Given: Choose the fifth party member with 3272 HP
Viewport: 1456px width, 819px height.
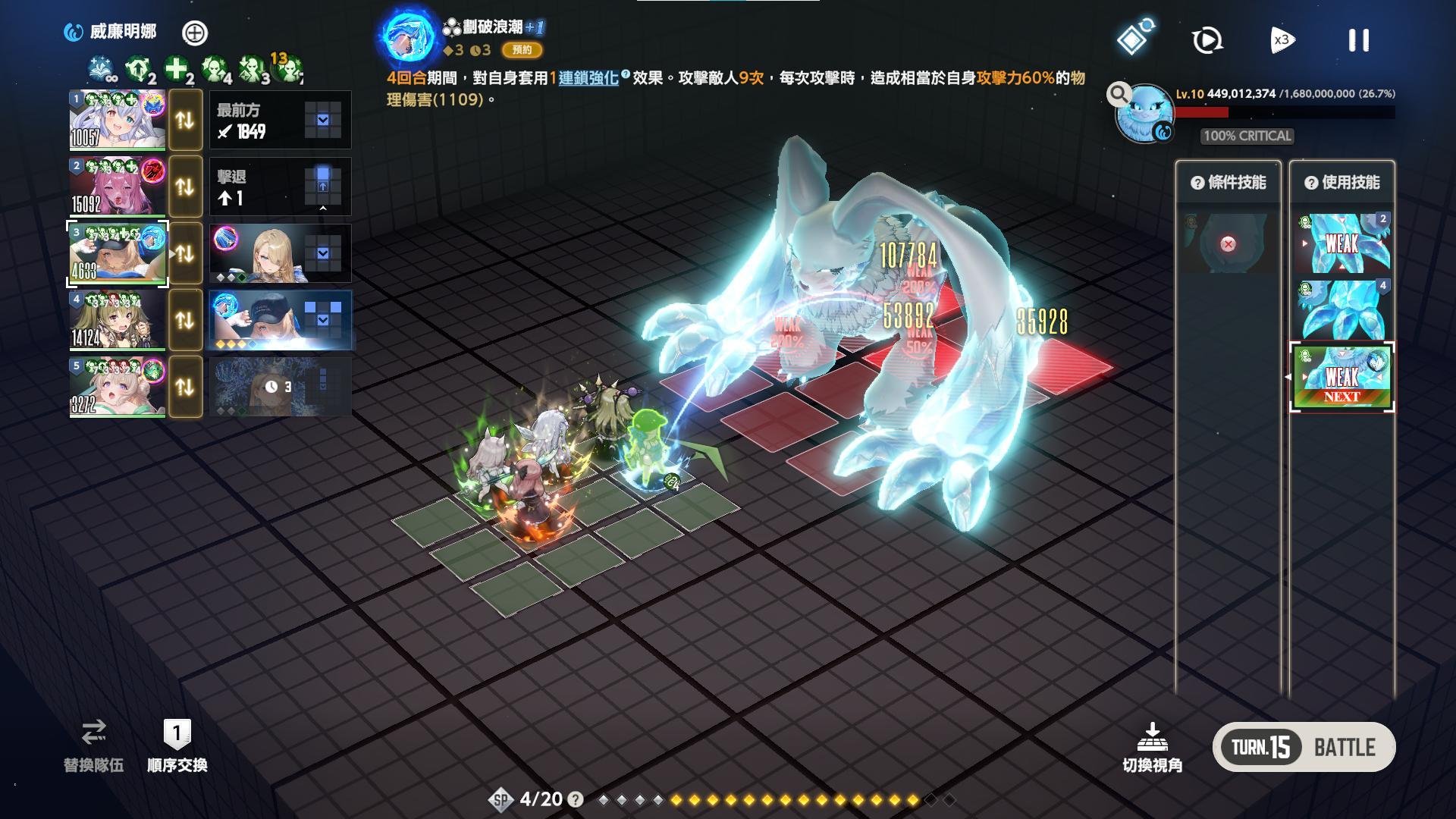Looking at the screenshot, I should coord(118,387).
